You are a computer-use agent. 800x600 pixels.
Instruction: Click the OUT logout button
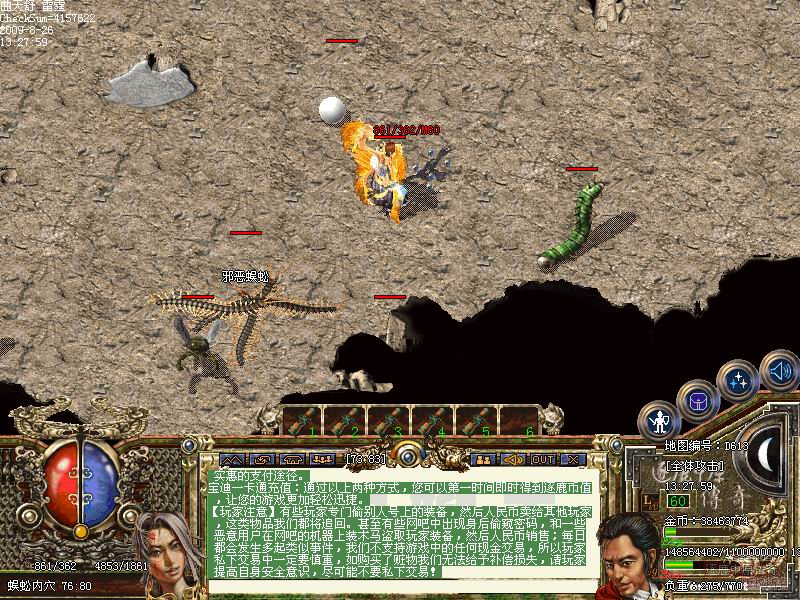(x=543, y=459)
